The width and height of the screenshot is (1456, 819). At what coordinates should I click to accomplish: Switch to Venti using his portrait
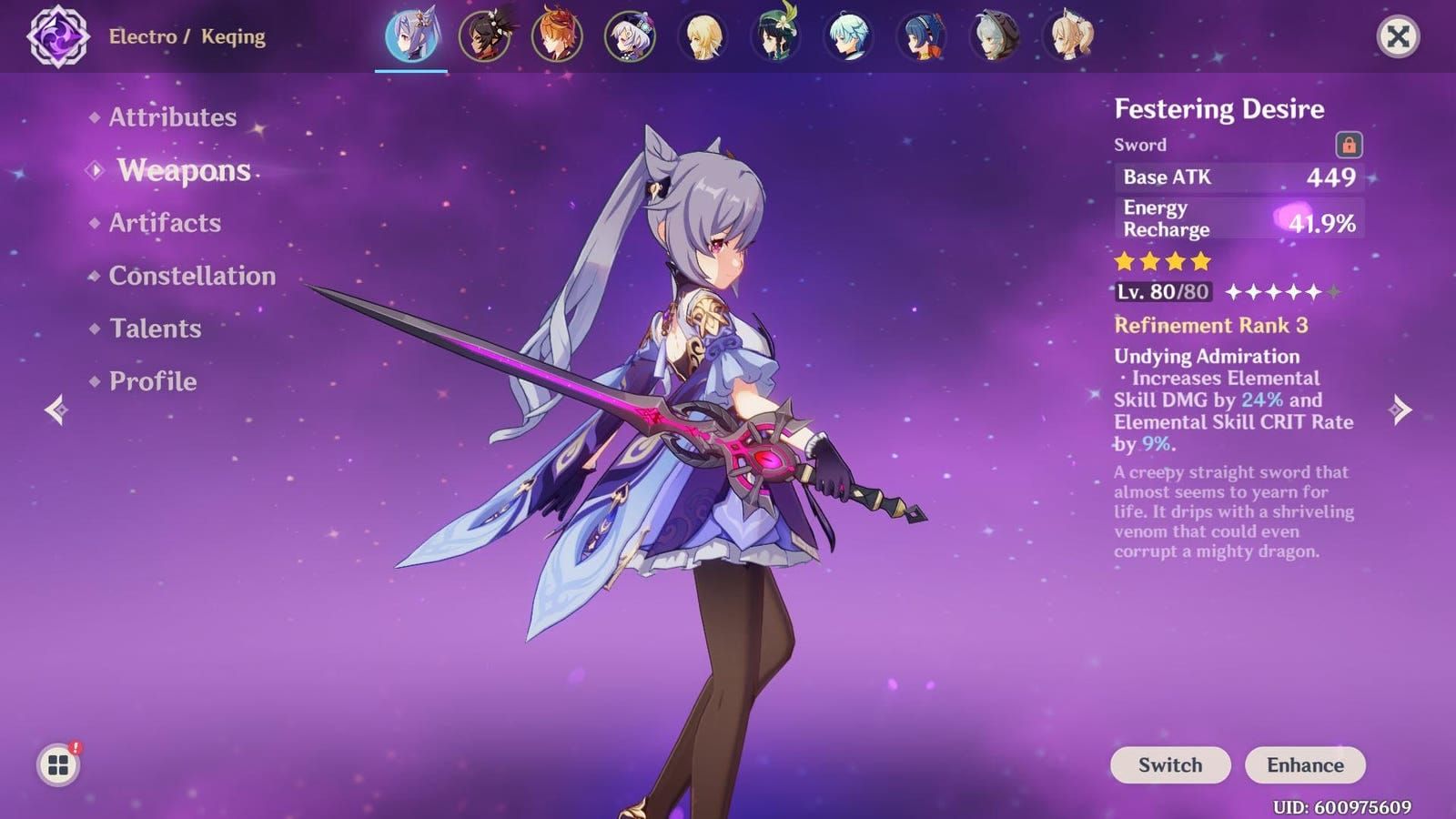pyautogui.click(x=777, y=36)
